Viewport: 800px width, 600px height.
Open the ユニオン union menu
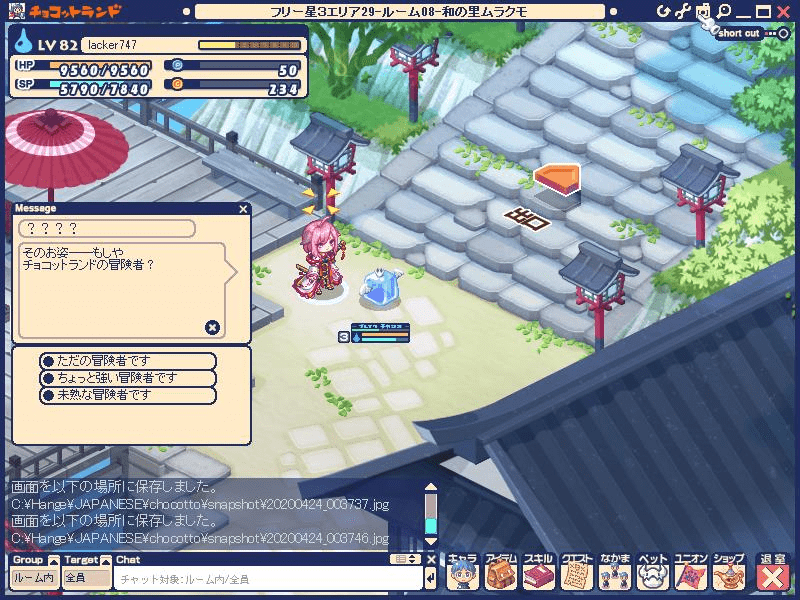690,573
